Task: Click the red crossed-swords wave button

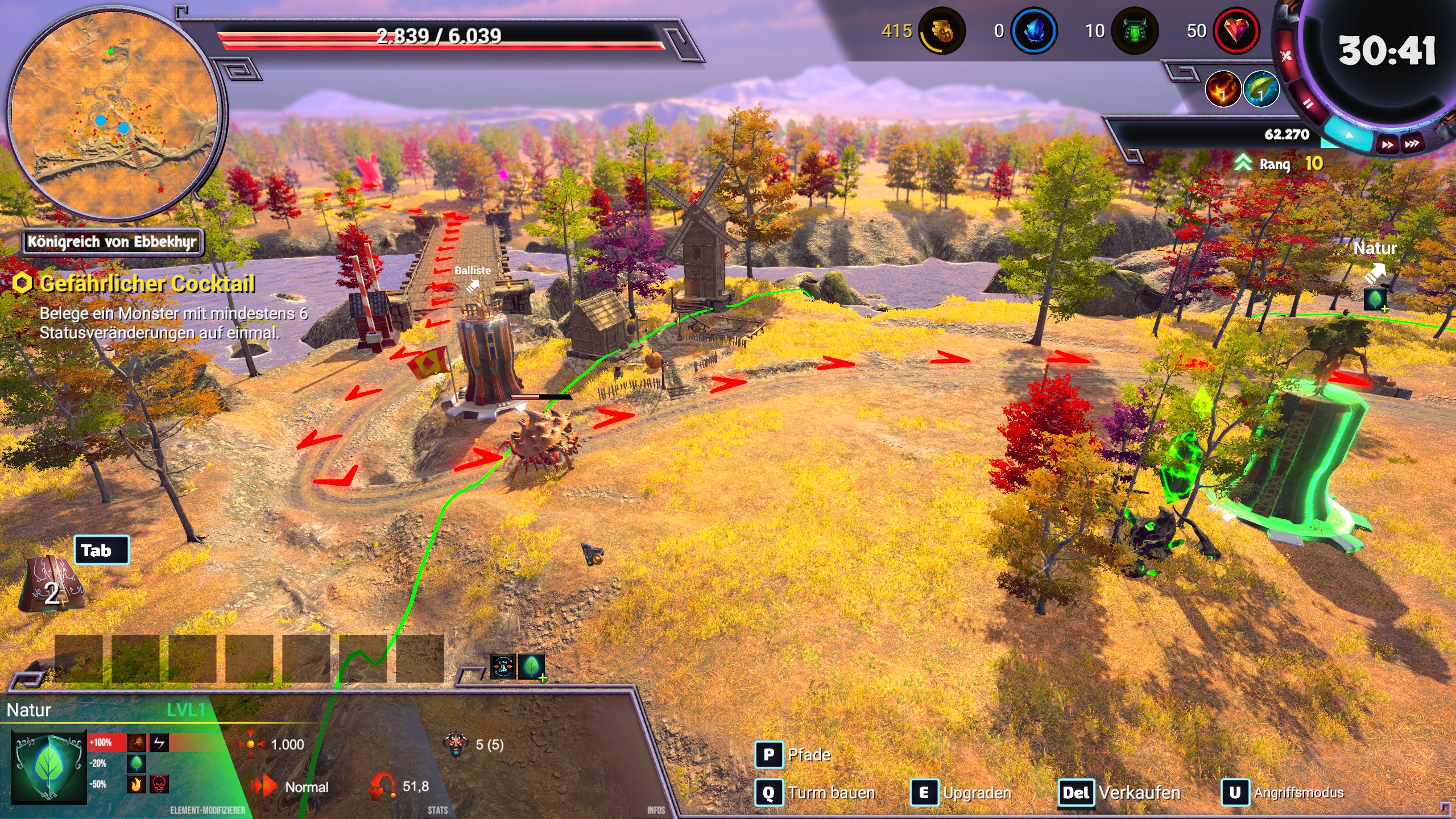Action: (x=1285, y=56)
